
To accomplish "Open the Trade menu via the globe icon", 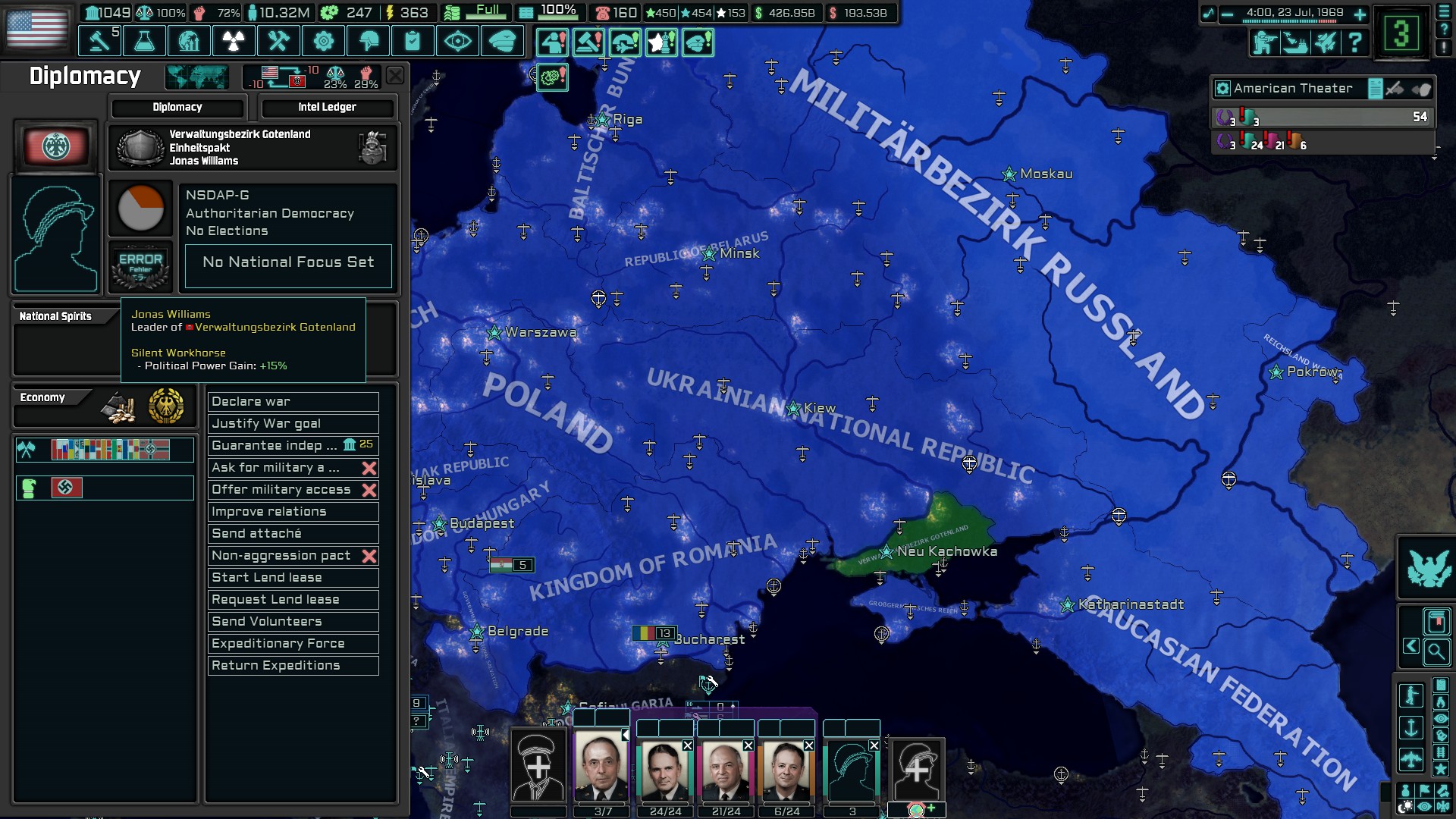I will [190, 42].
